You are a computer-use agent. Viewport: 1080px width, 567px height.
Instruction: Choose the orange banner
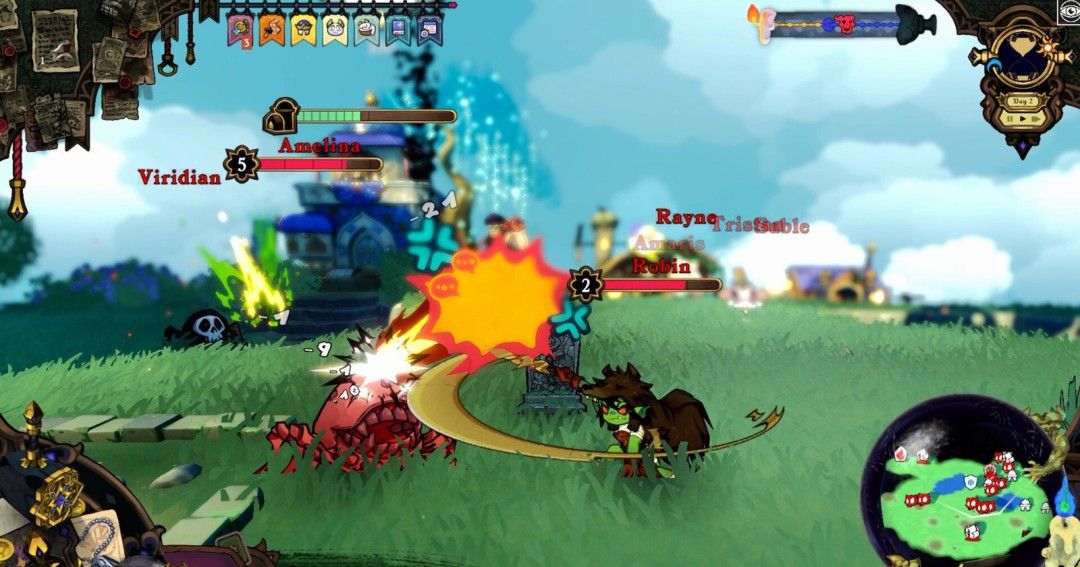tap(271, 28)
